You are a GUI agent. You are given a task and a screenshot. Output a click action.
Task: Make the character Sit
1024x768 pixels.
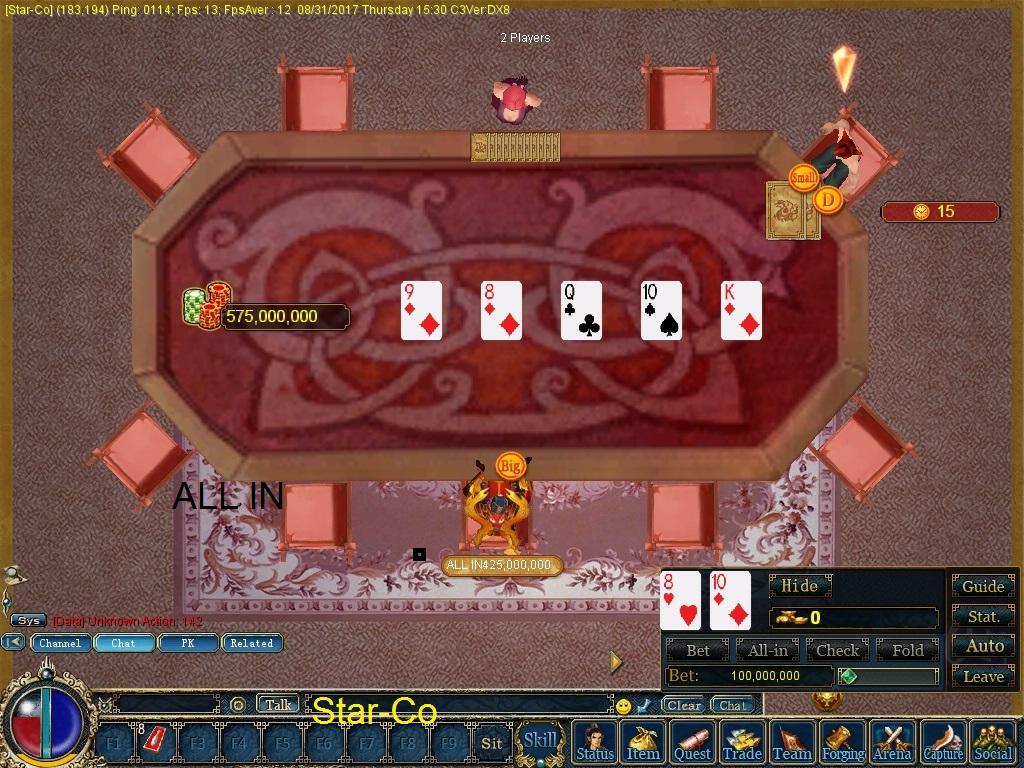pos(491,743)
